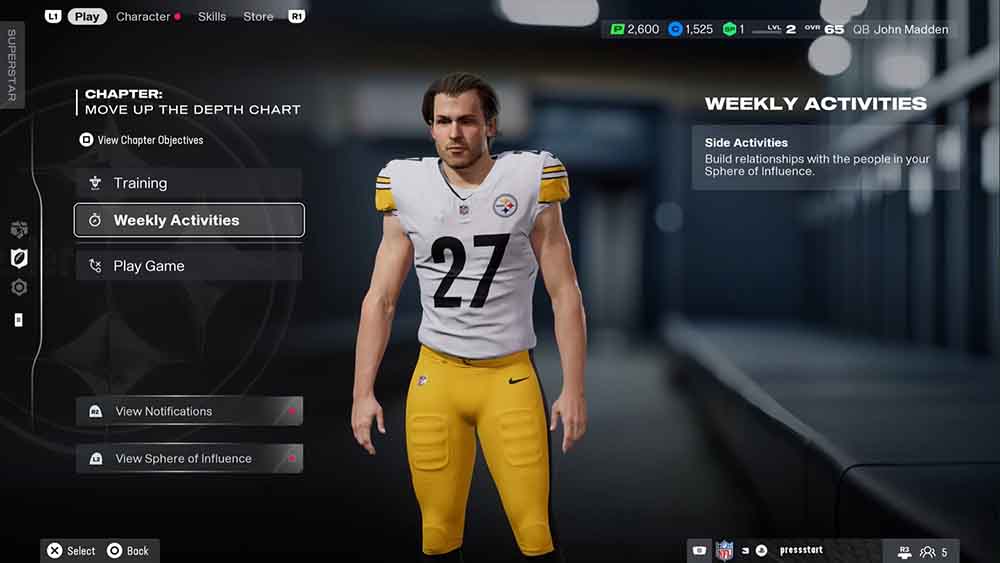Open the Training menu entry

coord(189,183)
